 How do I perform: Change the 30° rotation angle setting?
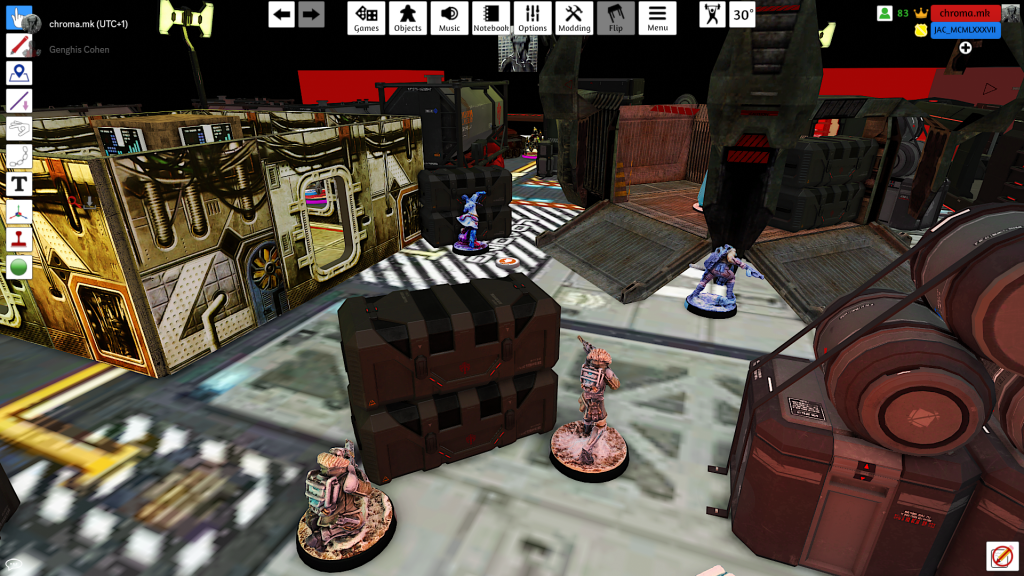point(742,14)
